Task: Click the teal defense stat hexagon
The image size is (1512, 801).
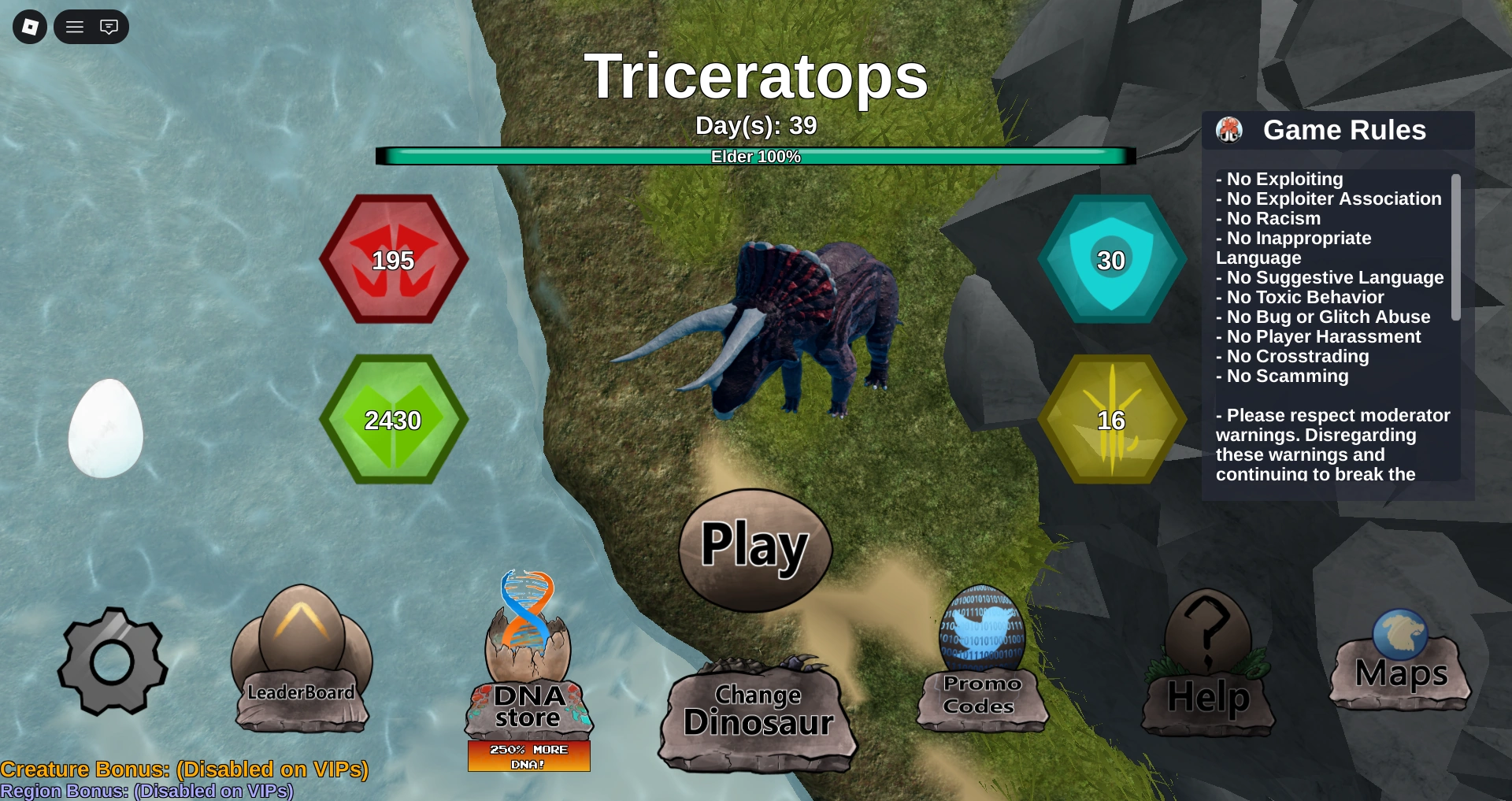Action: tap(1110, 260)
